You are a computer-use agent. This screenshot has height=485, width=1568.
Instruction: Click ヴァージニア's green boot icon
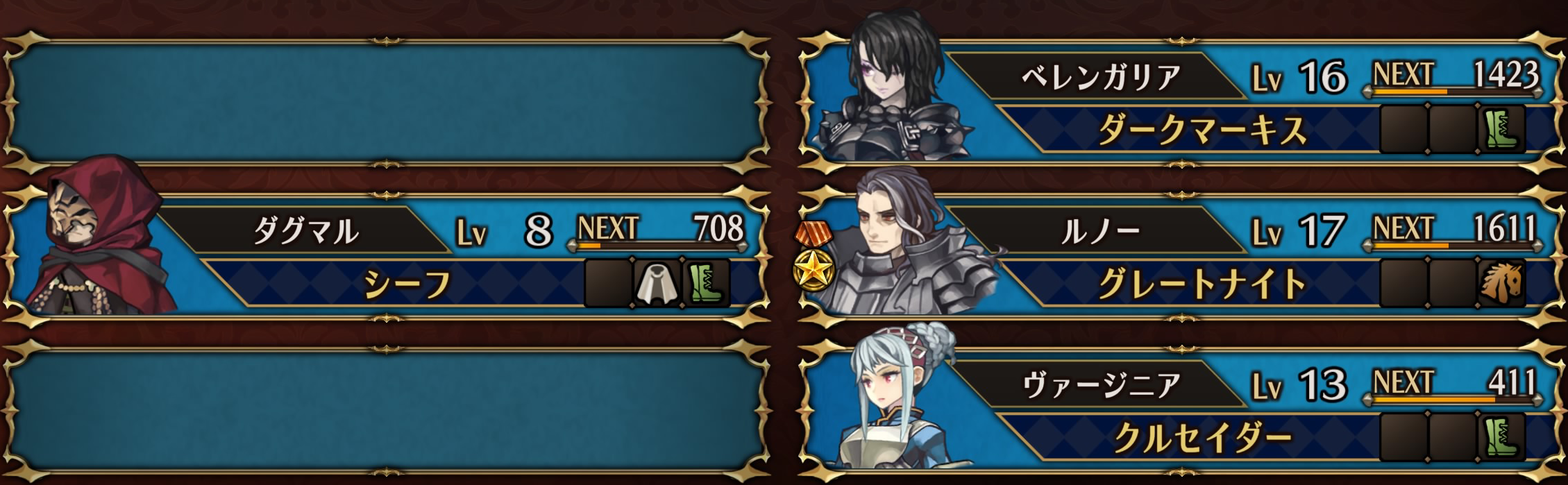[1502, 437]
